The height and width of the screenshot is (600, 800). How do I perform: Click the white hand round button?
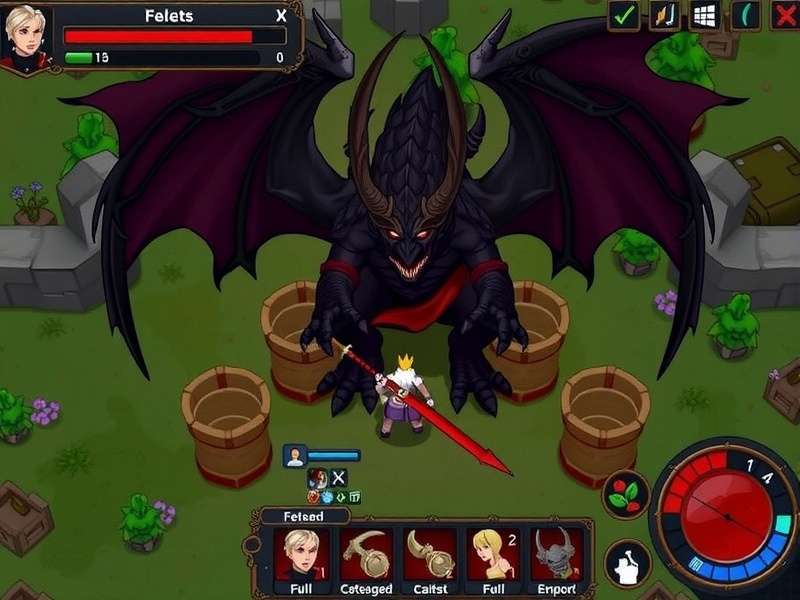point(627,563)
